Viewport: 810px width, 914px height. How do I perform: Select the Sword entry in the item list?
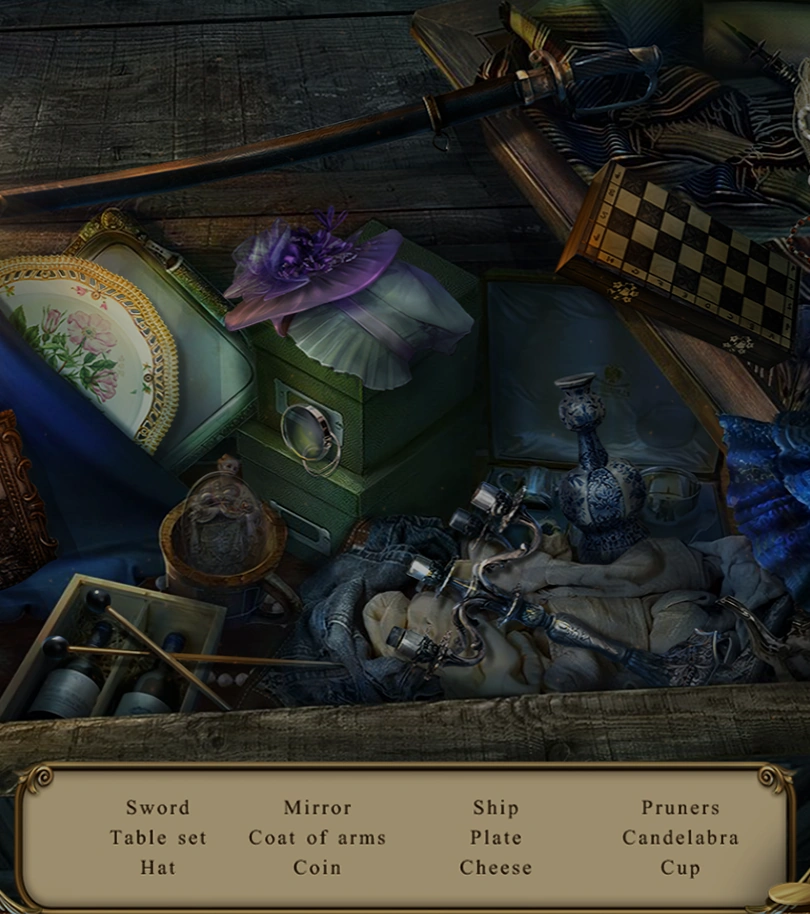pos(157,808)
